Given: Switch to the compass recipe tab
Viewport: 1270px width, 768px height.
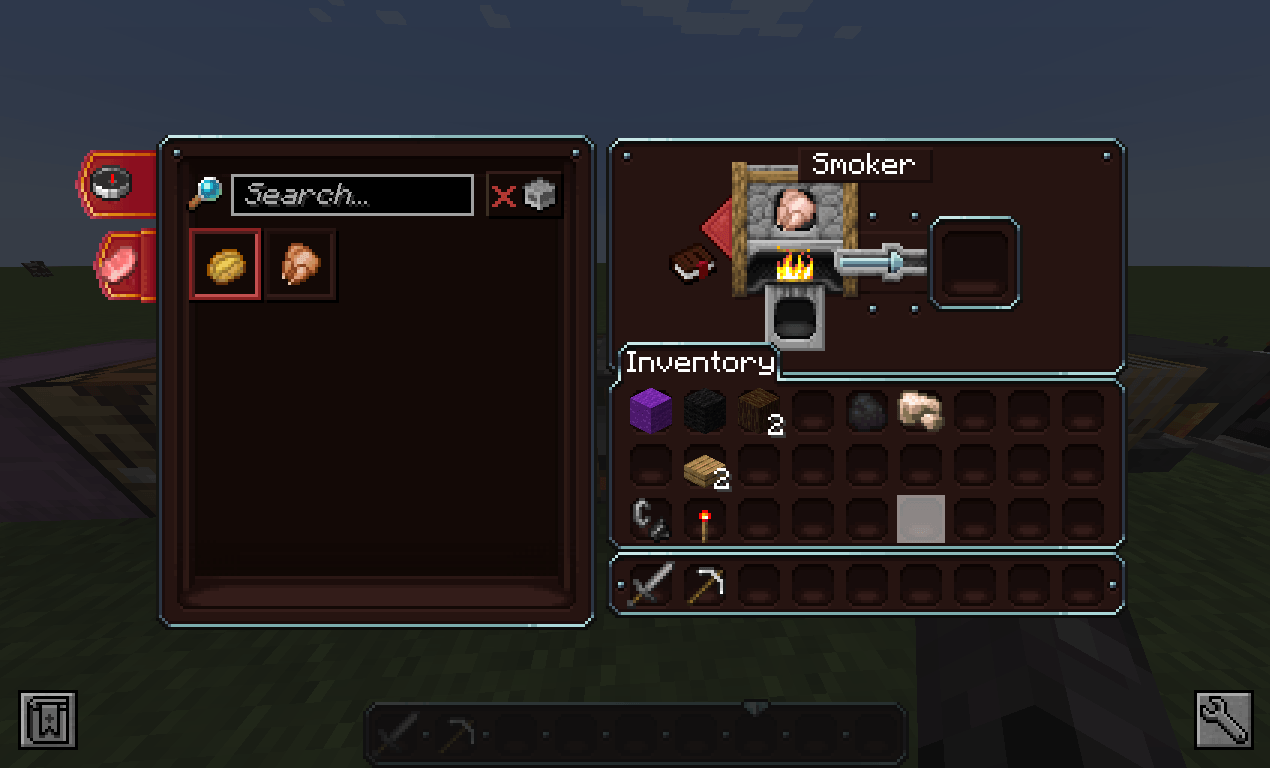Looking at the screenshot, I should [x=115, y=183].
